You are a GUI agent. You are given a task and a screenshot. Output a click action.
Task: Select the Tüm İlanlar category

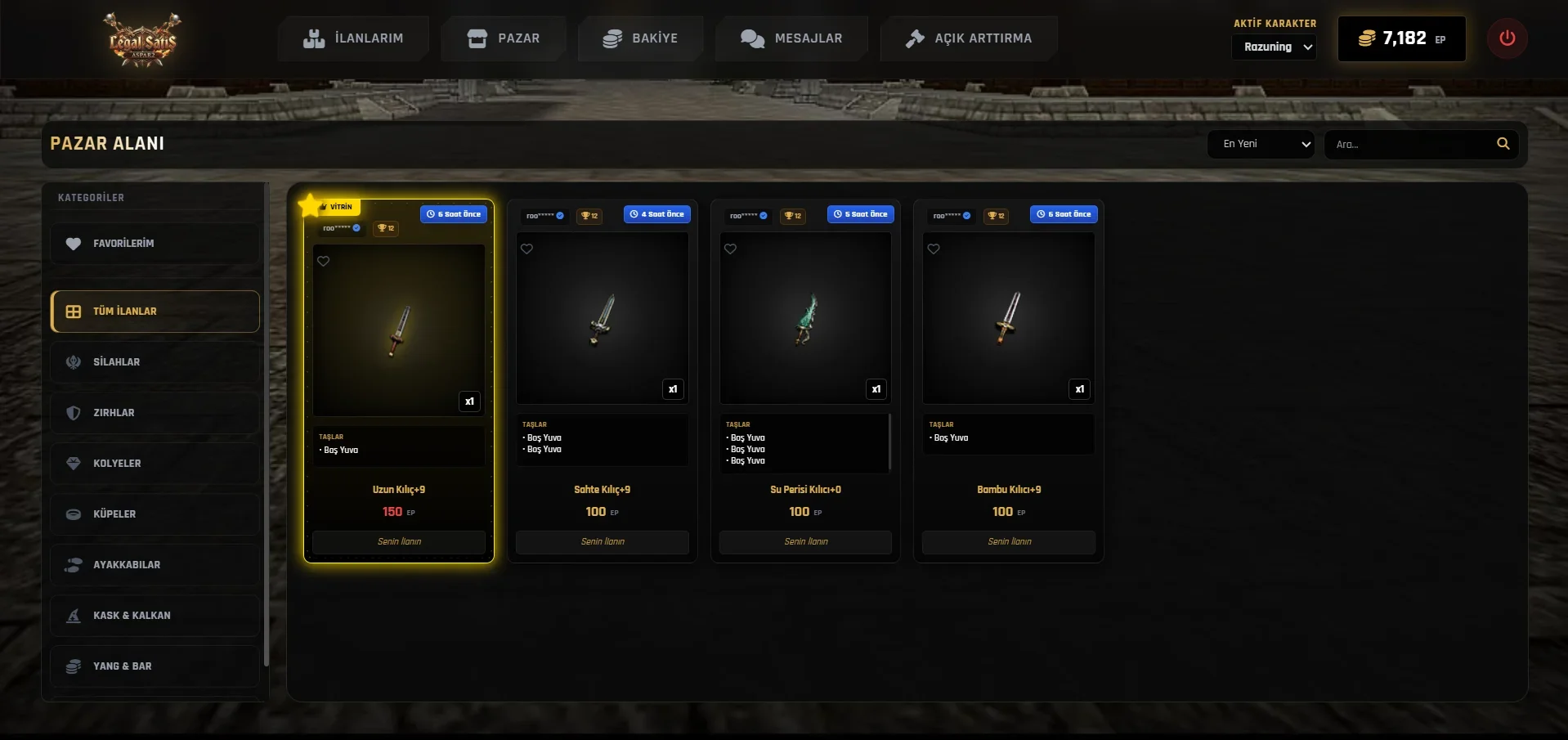pos(155,312)
